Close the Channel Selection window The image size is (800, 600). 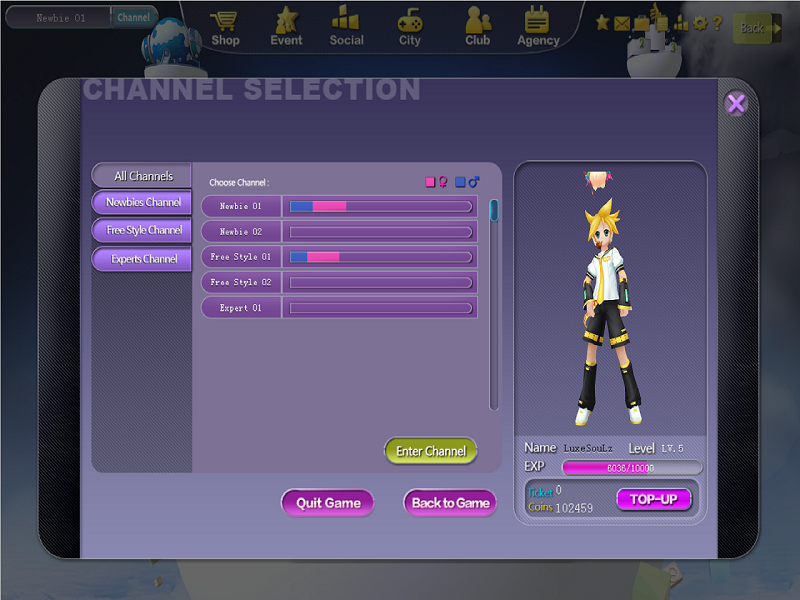click(x=736, y=103)
